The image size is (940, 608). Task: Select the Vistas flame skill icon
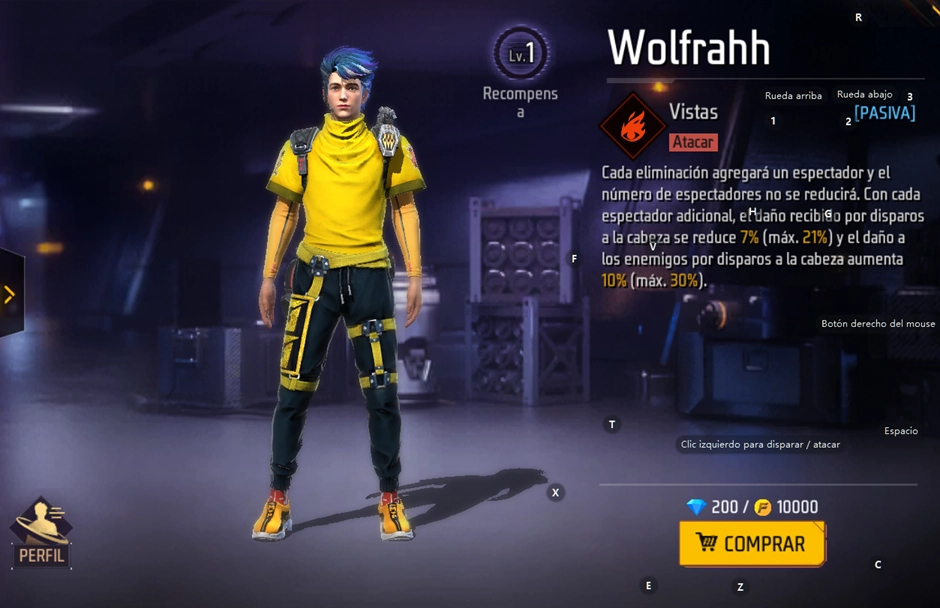click(x=633, y=126)
